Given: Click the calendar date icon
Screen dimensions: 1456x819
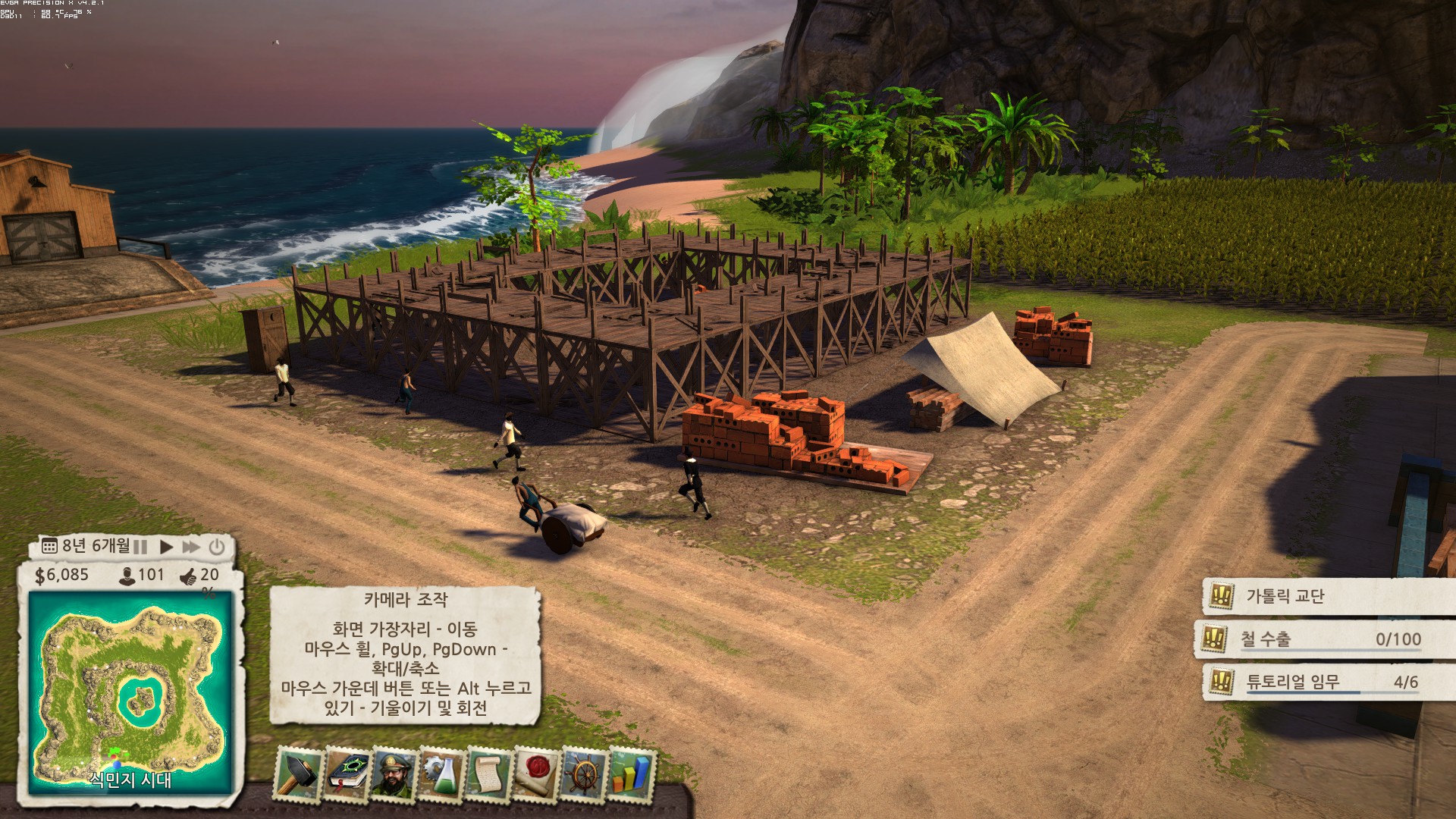Looking at the screenshot, I should coord(49,547).
